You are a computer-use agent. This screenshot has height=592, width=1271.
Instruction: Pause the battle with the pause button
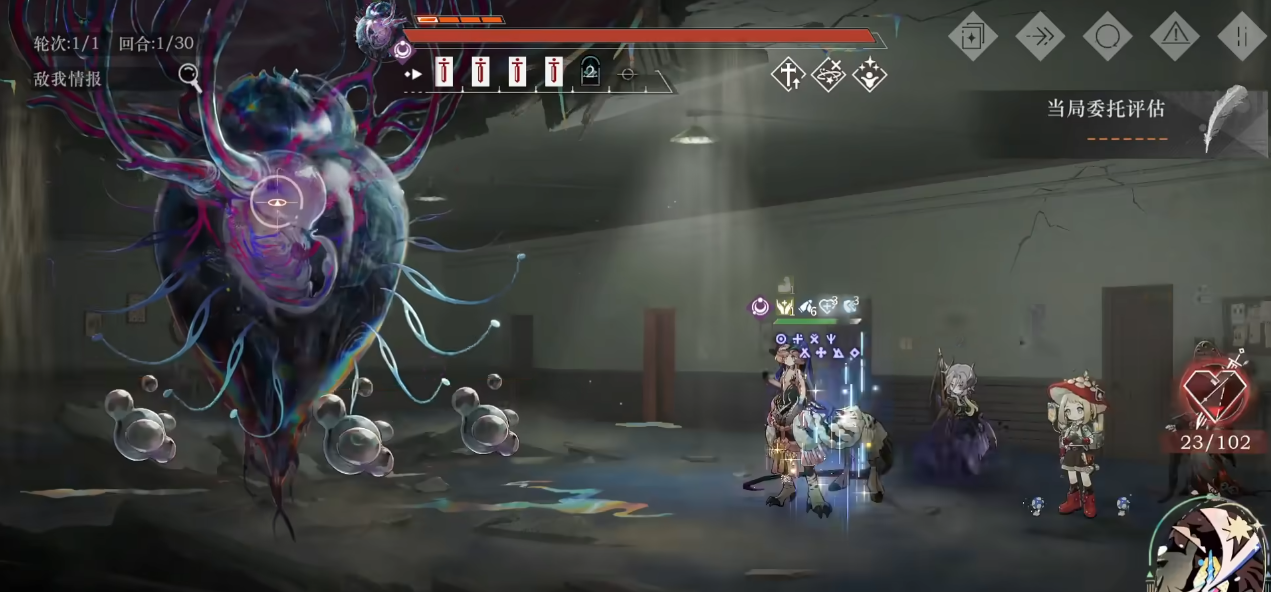coord(1242,37)
